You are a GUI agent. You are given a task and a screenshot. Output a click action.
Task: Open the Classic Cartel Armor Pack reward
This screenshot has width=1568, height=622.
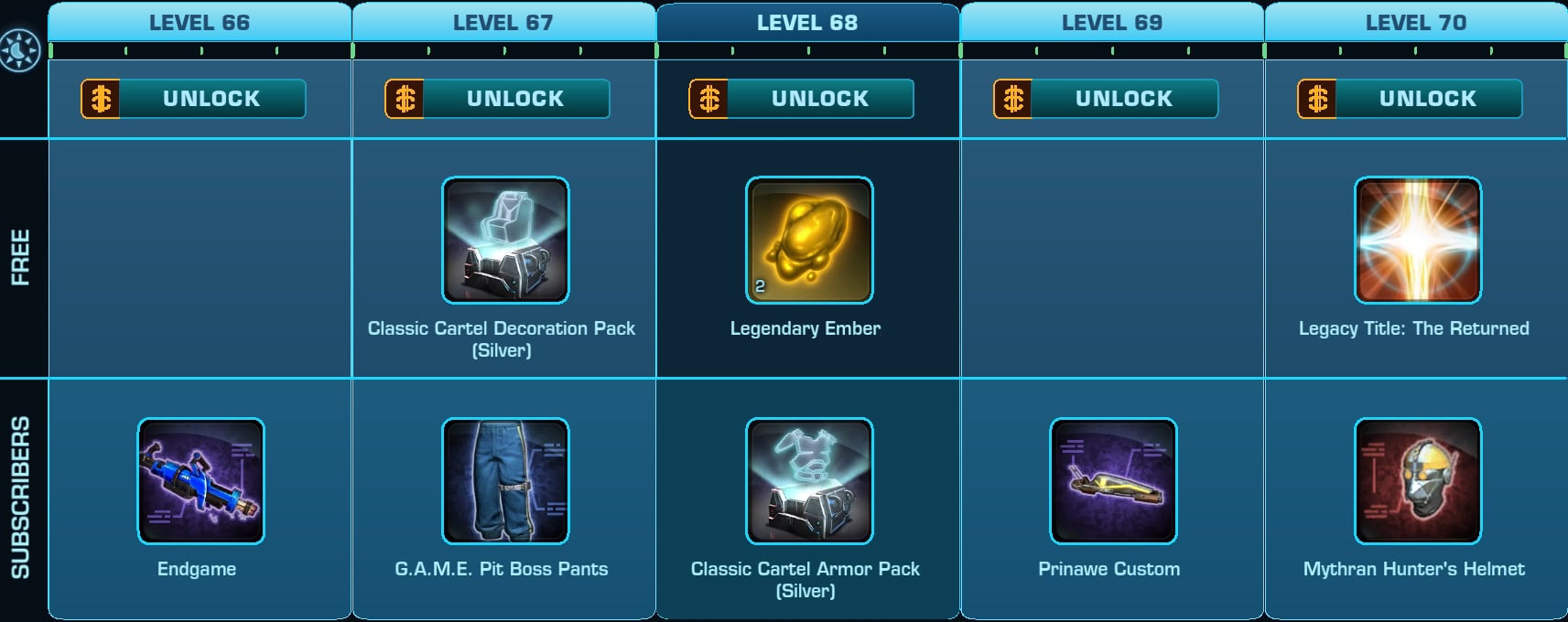coord(809,481)
